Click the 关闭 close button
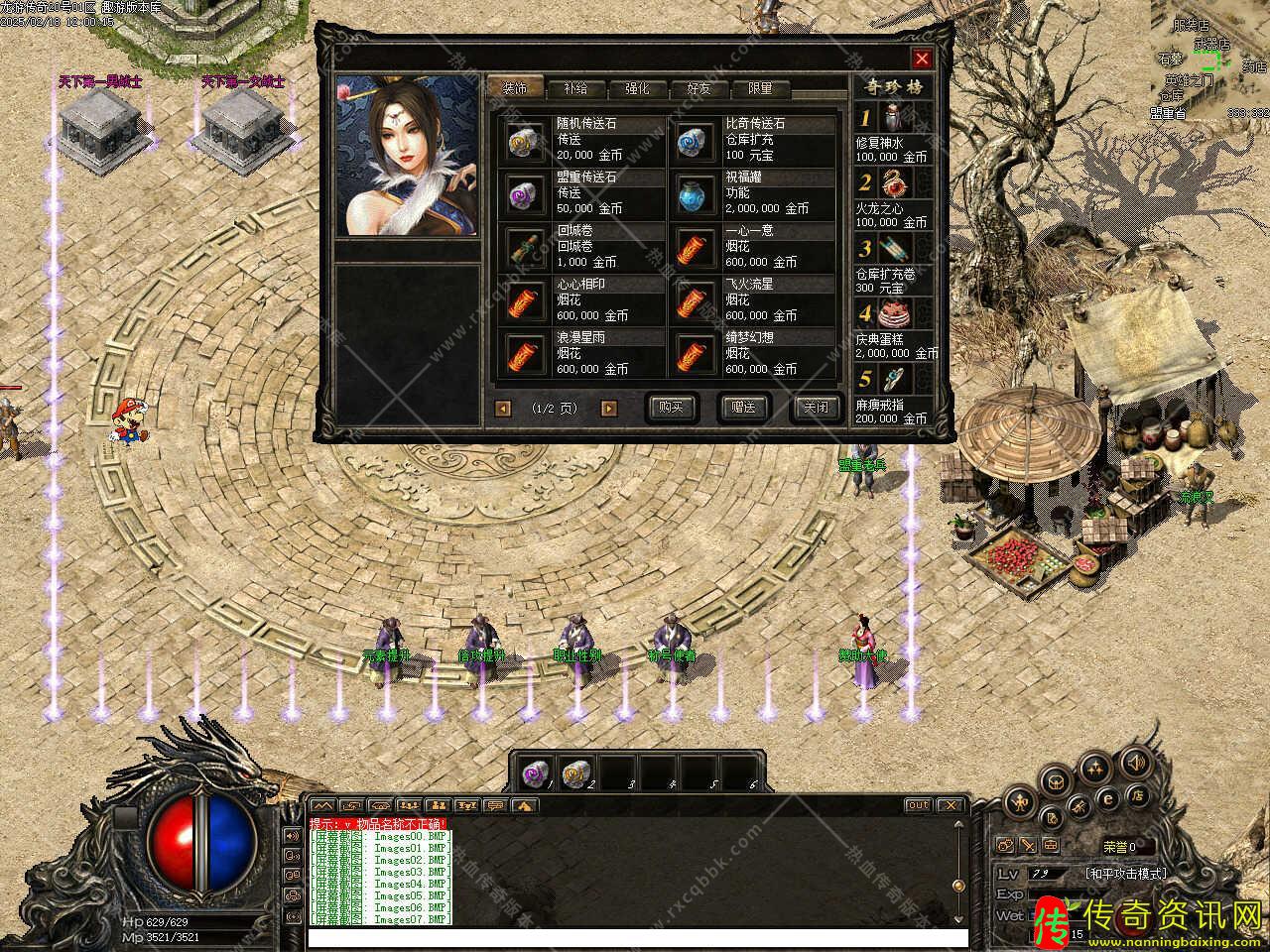Image resolution: width=1270 pixels, height=952 pixels. pyautogui.click(x=816, y=408)
